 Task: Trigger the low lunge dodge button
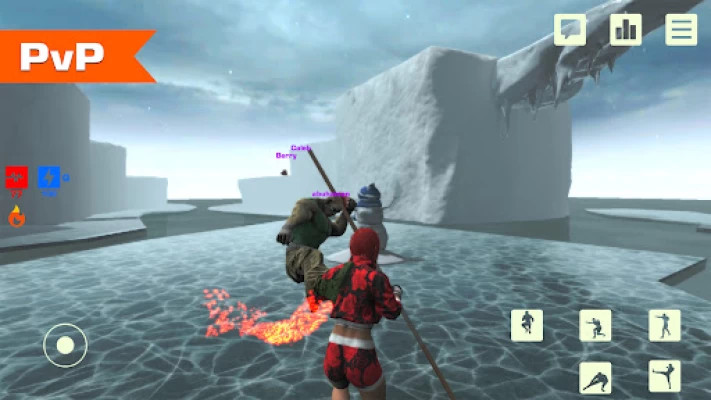(596, 377)
